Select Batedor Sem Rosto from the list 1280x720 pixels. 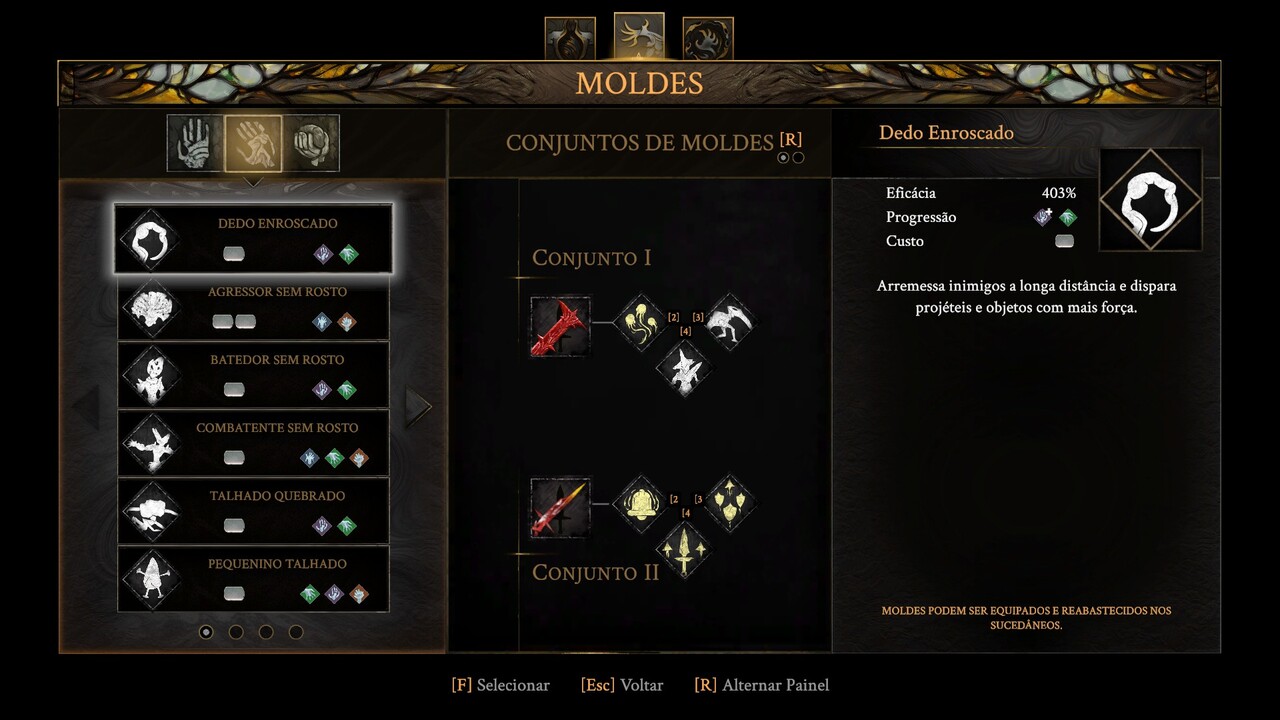pos(253,376)
